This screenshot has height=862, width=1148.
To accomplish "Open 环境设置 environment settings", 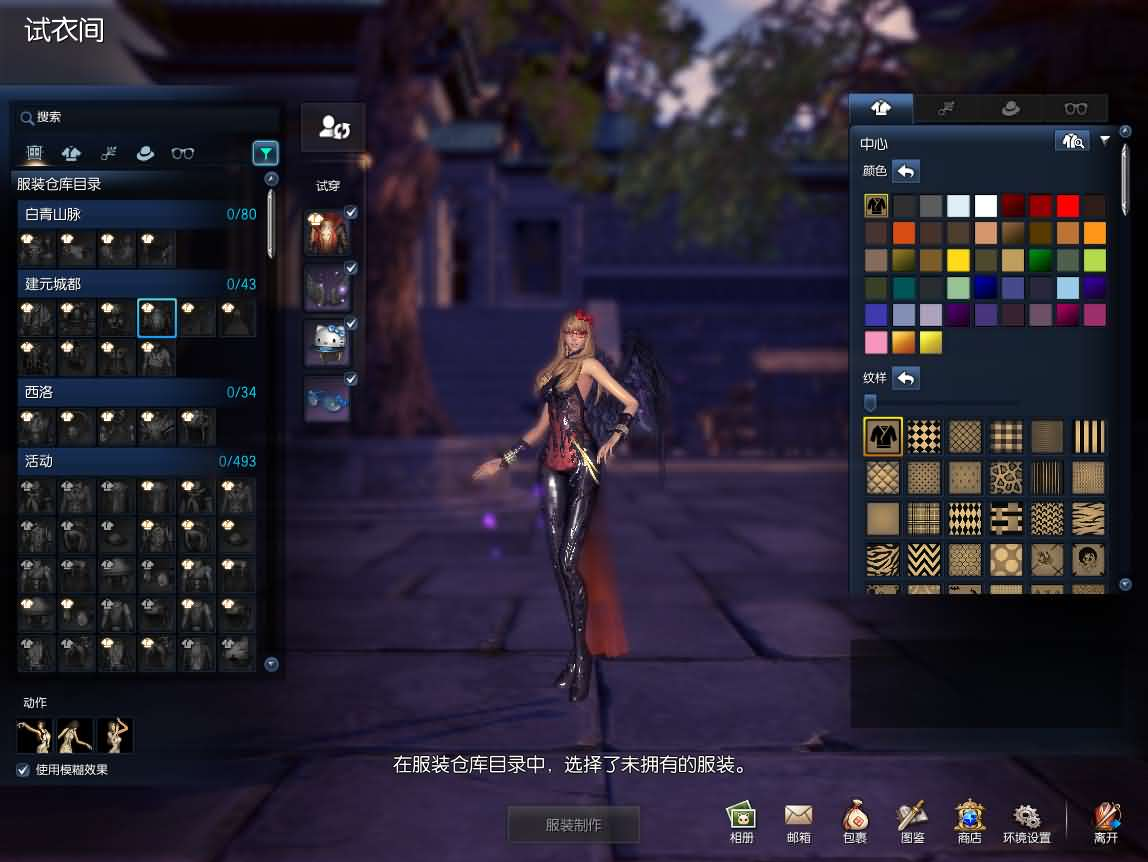I will (1027, 822).
